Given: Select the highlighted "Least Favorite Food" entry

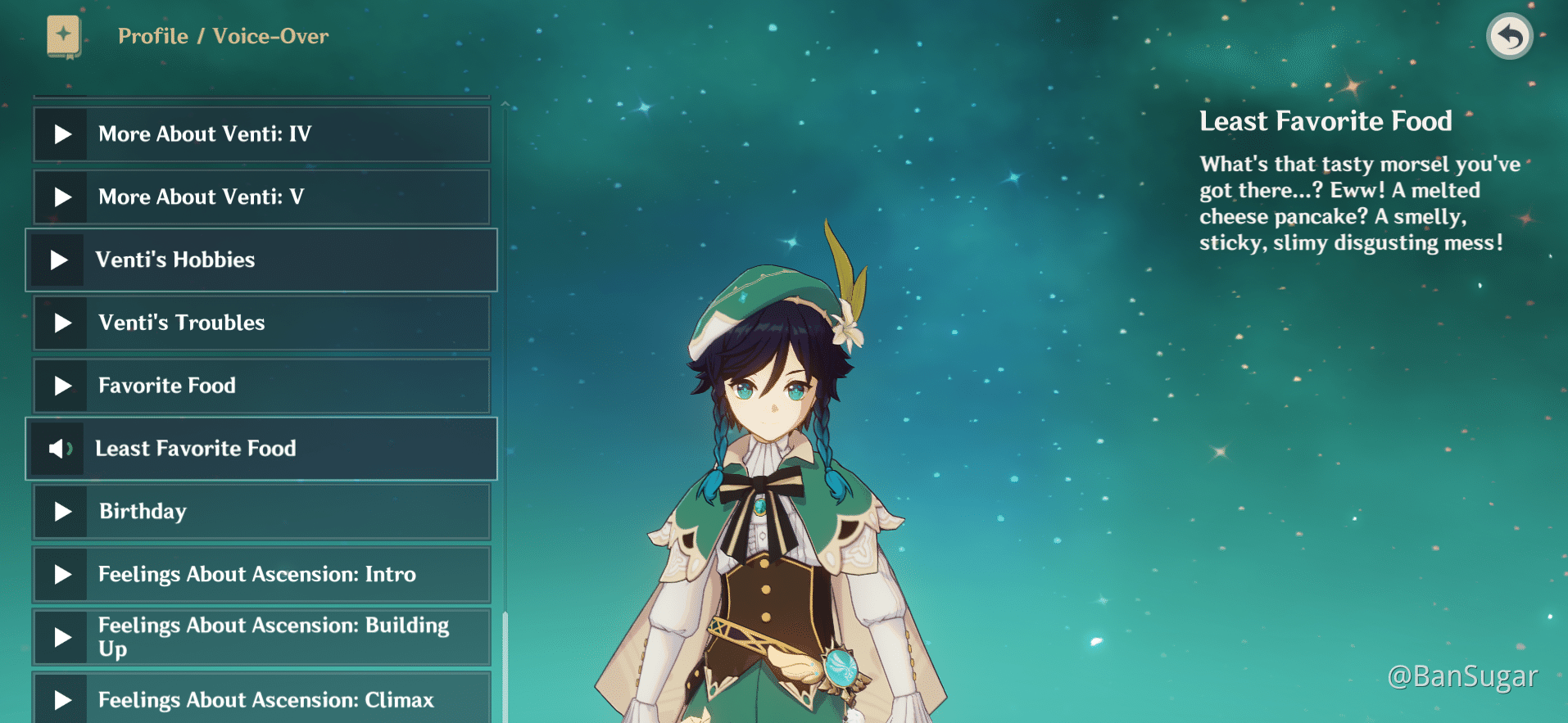Looking at the screenshot, I should (262, 449).
